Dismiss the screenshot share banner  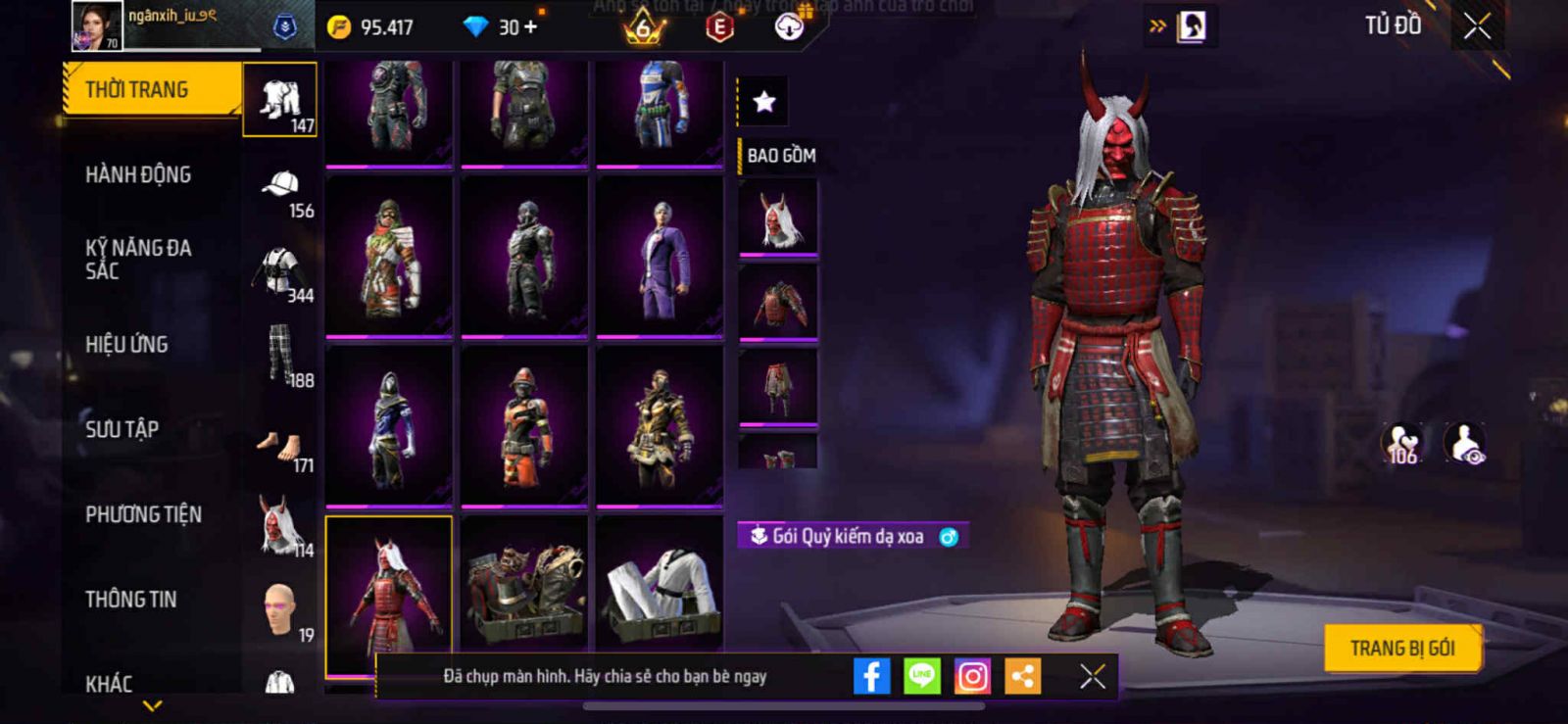click(x=1092, y=676)
